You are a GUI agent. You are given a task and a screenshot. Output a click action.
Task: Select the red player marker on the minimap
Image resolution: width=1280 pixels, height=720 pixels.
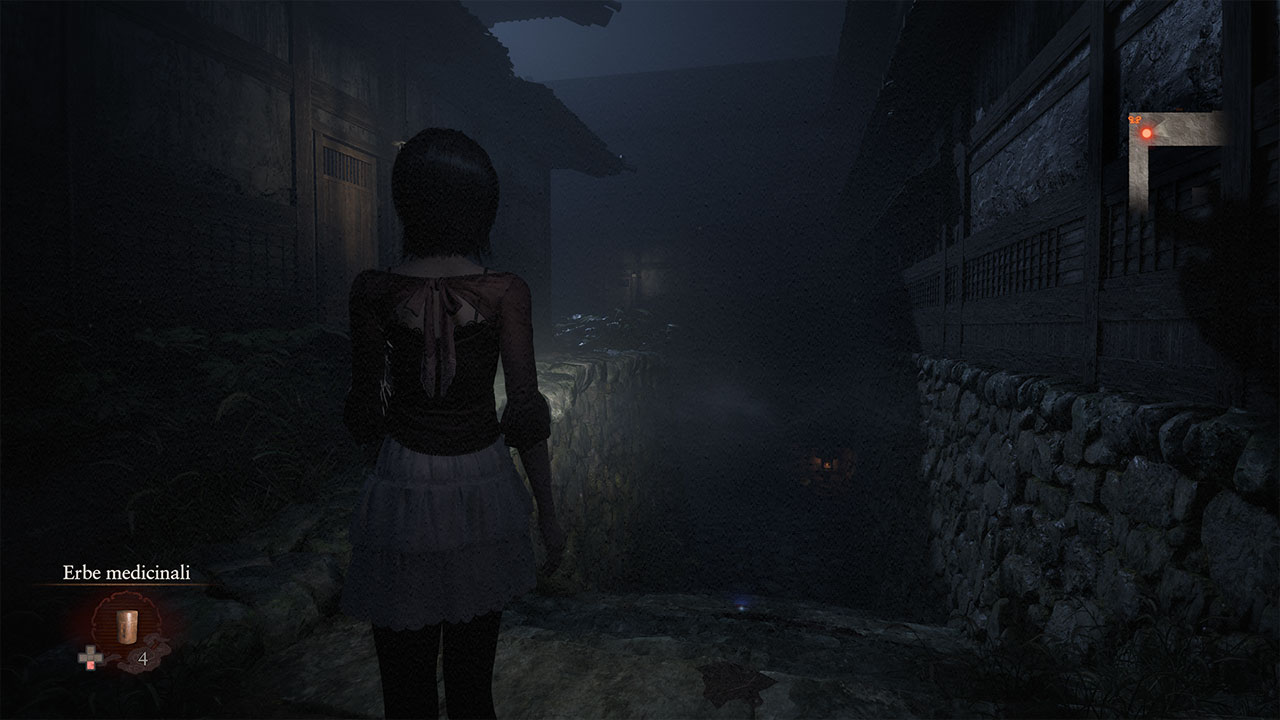[1147, 133]
